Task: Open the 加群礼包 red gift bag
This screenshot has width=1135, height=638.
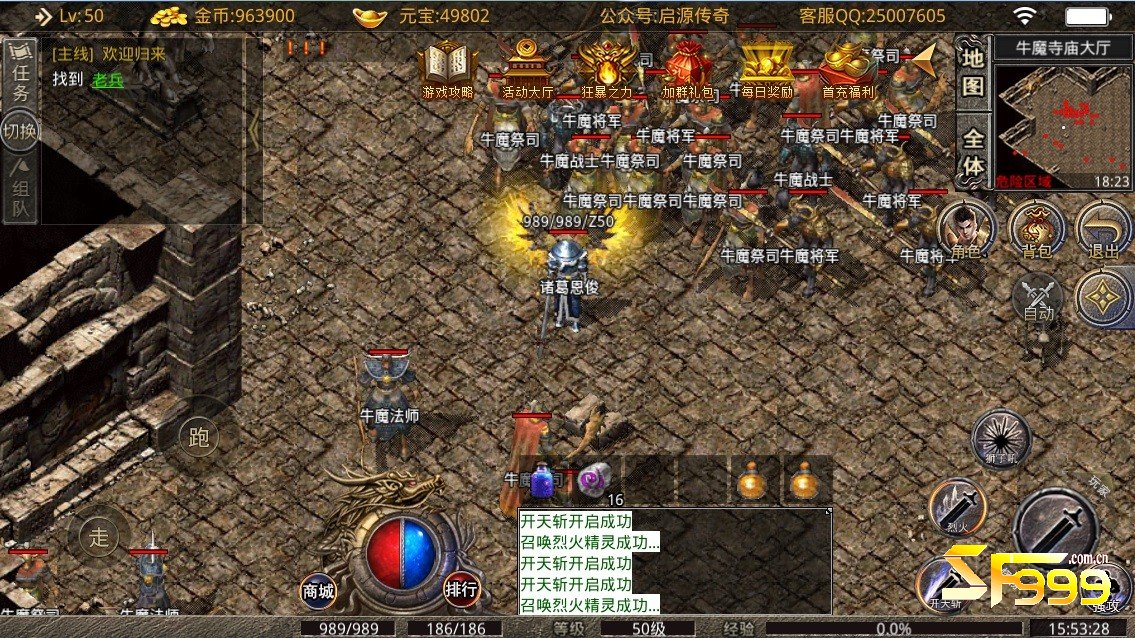Action: point(687,68)
